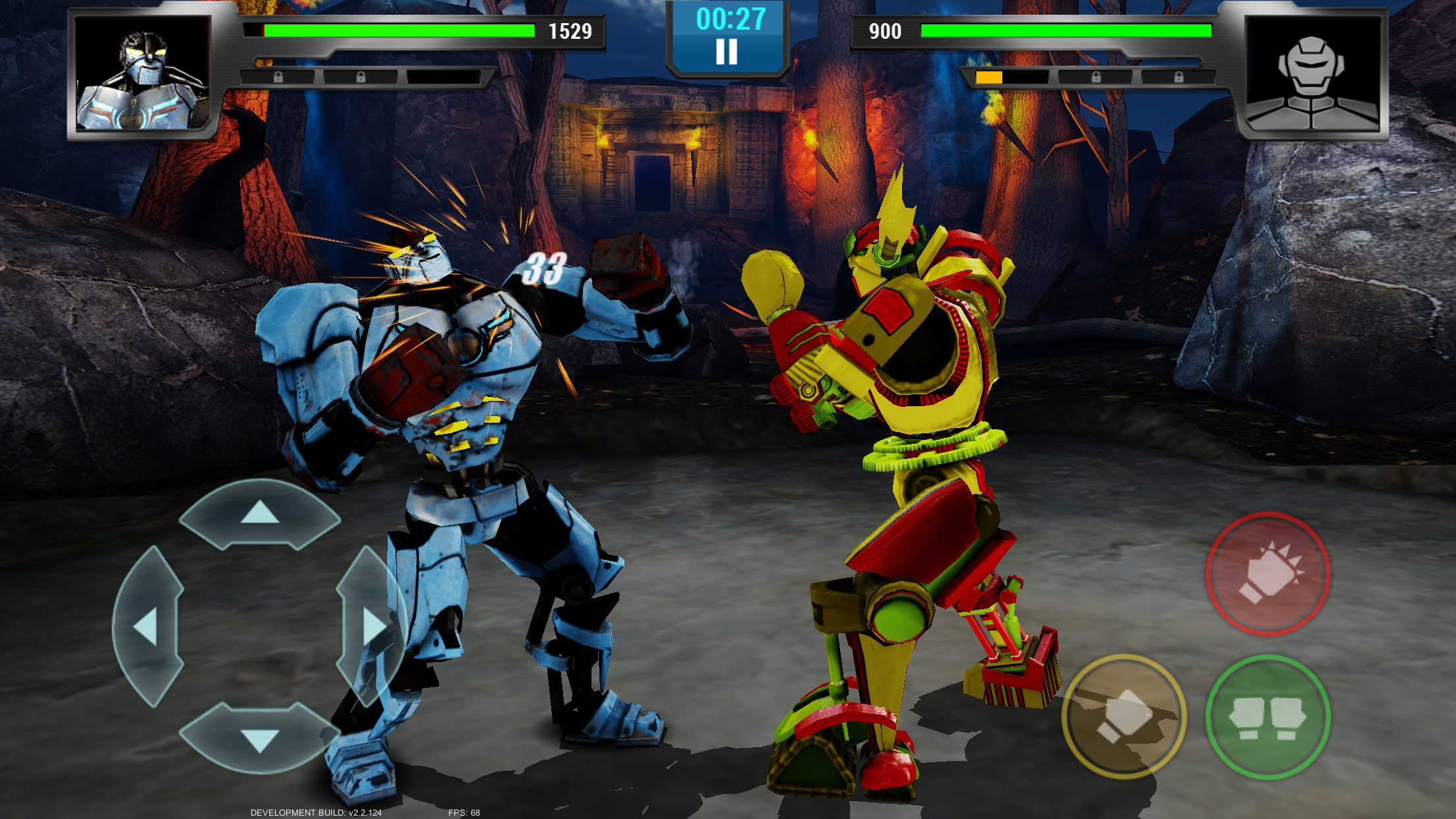Tap the left arrow on the d-pad
Screen dimensions: 1456x819
point(147,626)
